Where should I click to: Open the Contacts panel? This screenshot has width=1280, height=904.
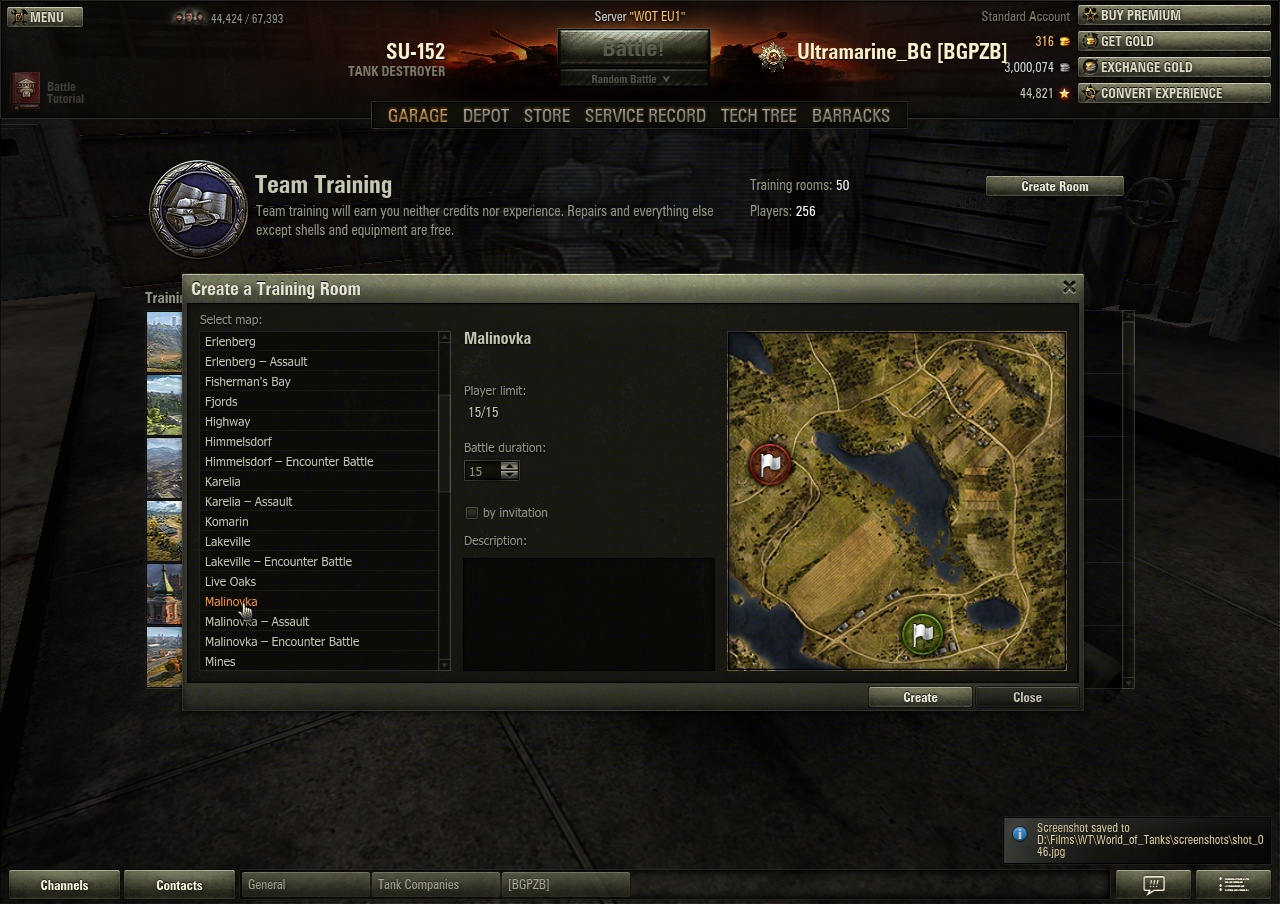(179, 885)
